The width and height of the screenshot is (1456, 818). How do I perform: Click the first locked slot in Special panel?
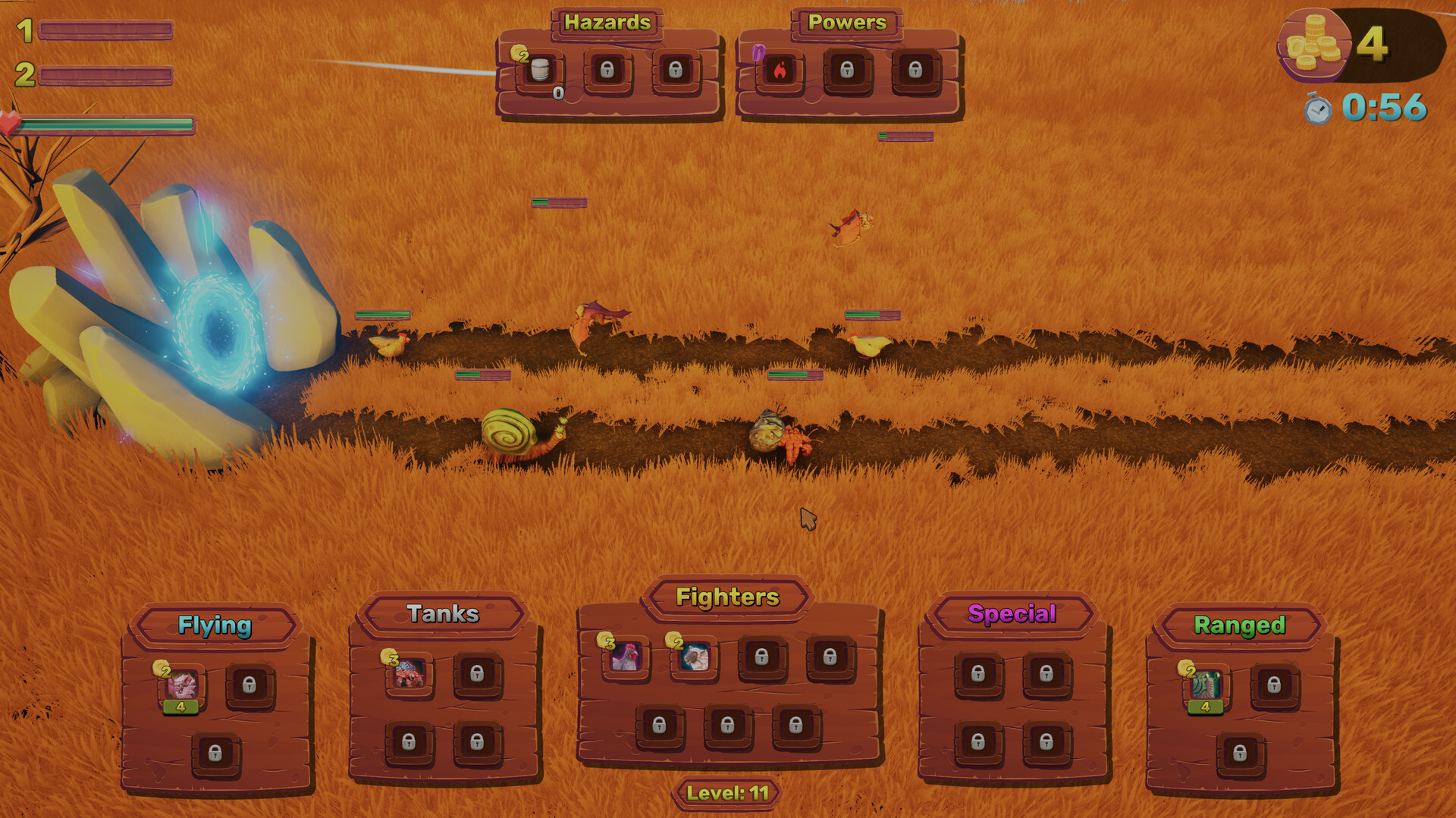978,675
